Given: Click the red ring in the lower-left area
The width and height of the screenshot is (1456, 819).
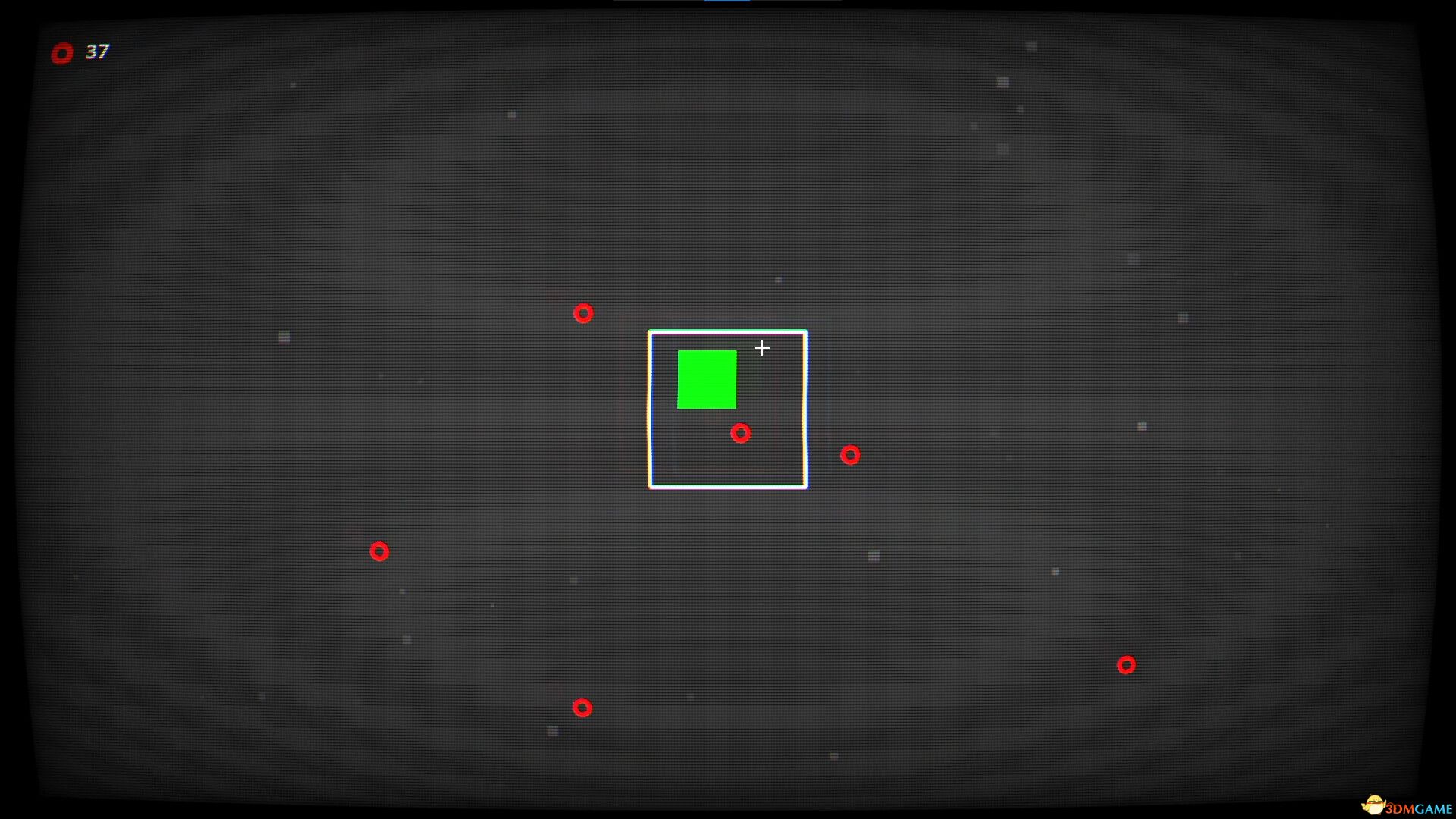Looking at the screenshot, I should click(x=381, y=551).
